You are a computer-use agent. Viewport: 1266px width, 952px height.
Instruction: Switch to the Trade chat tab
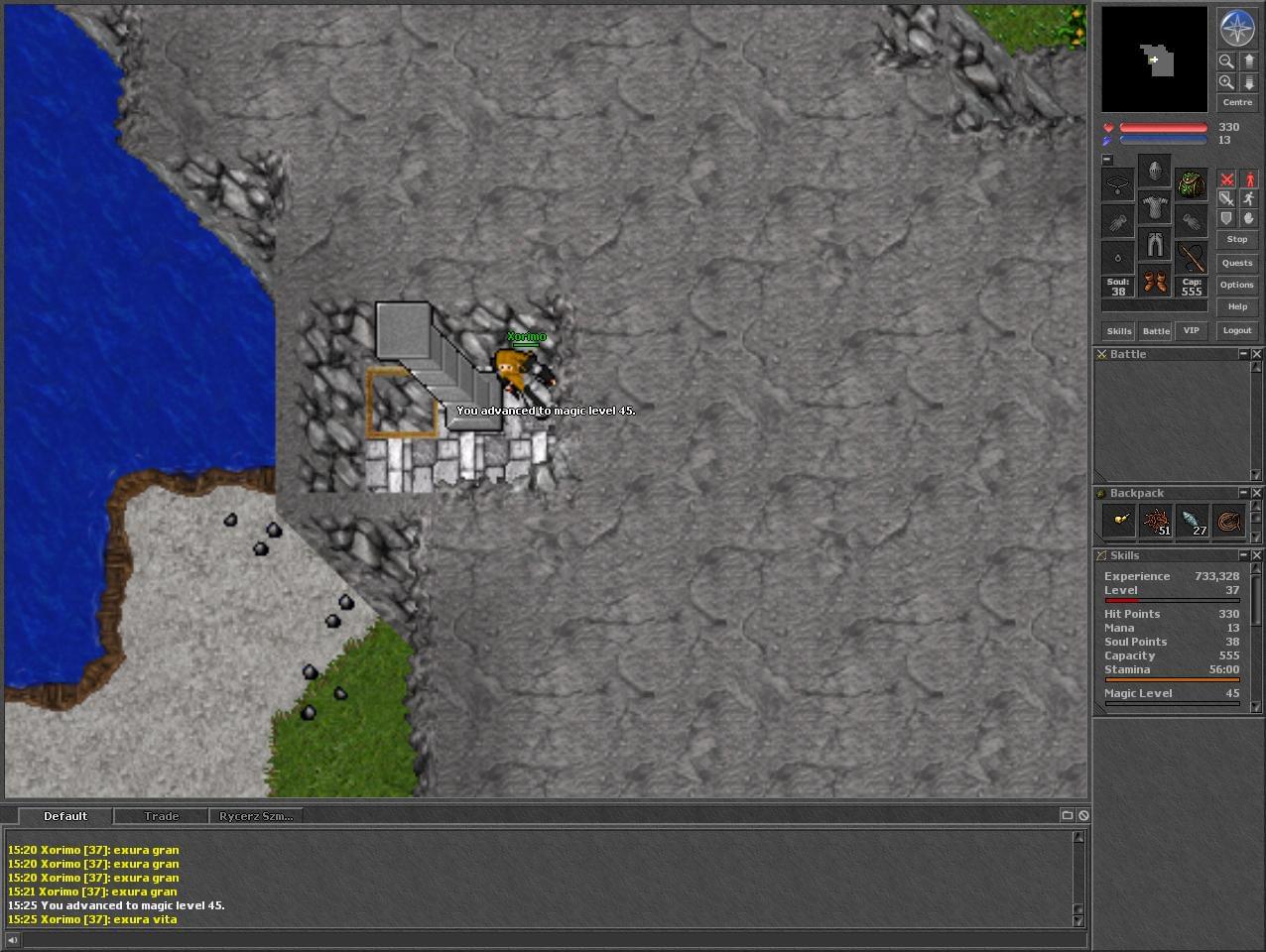coord(162,816)
